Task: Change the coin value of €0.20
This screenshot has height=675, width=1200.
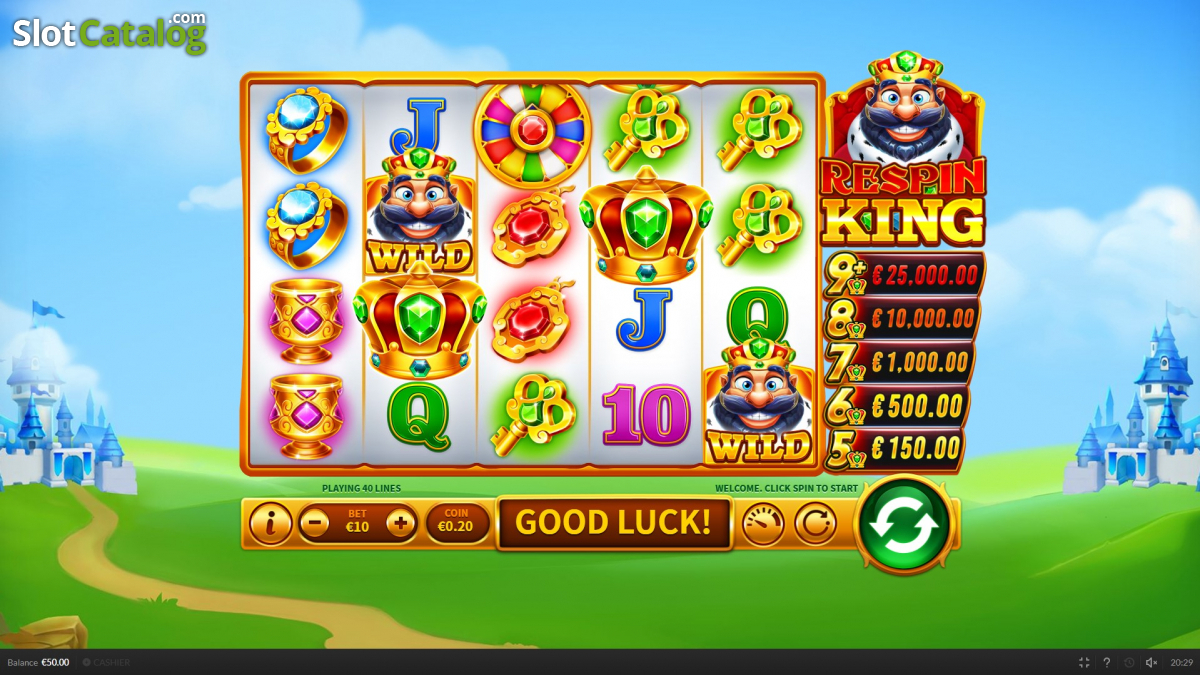Action: pos(456,522)
